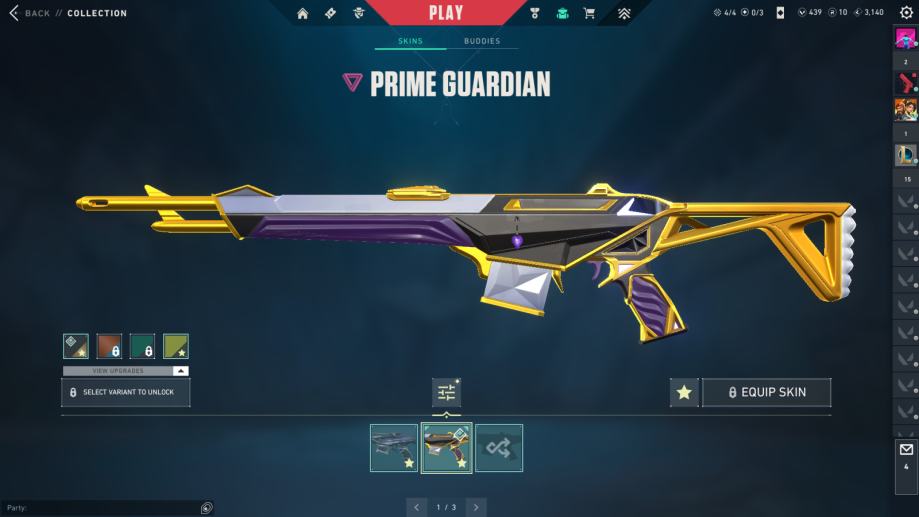The image size is (919, 517).
Task: Click the Equip Skin button
Action: click(766, 393)
